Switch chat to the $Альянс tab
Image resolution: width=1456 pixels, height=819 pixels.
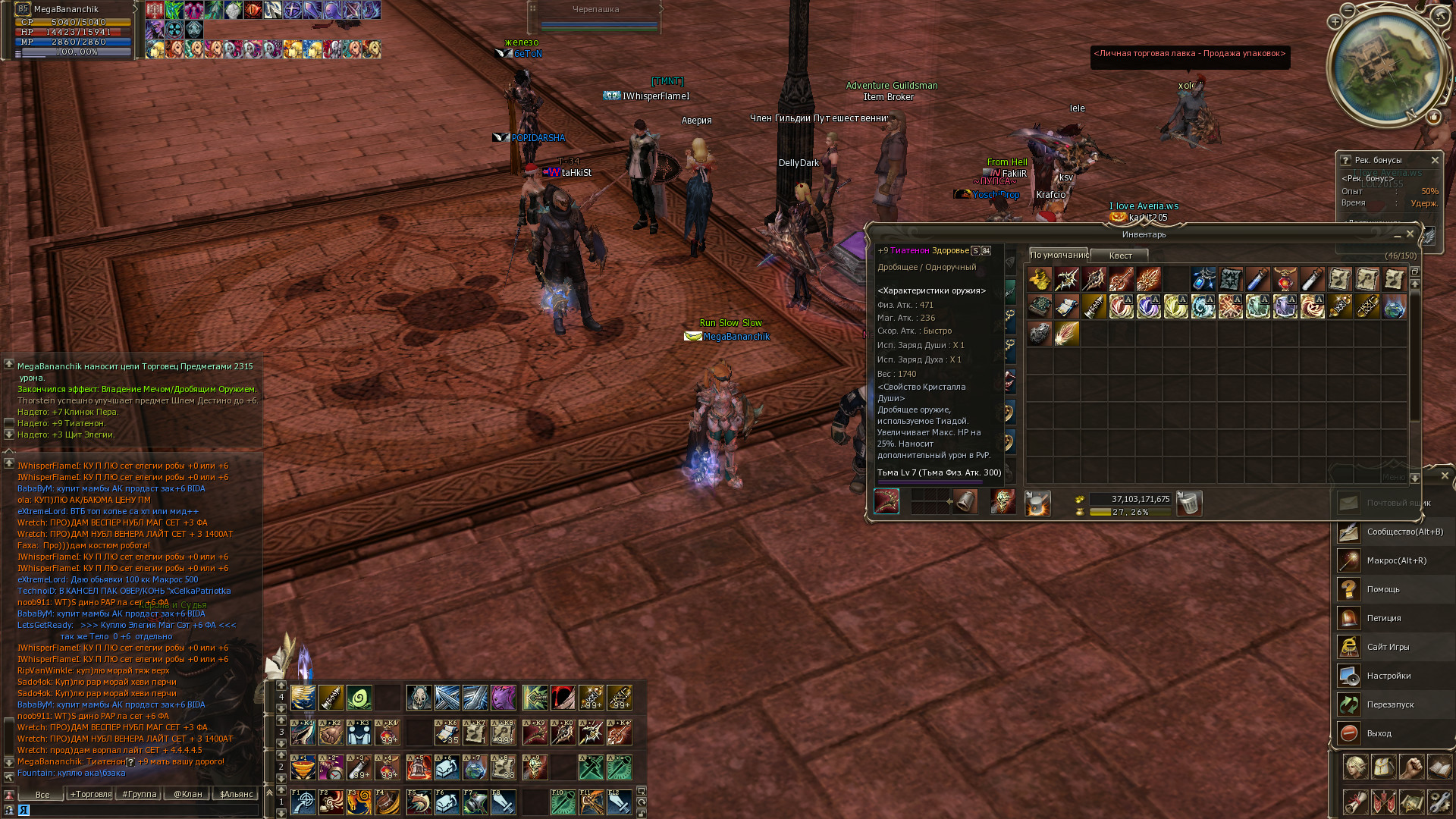237,794
